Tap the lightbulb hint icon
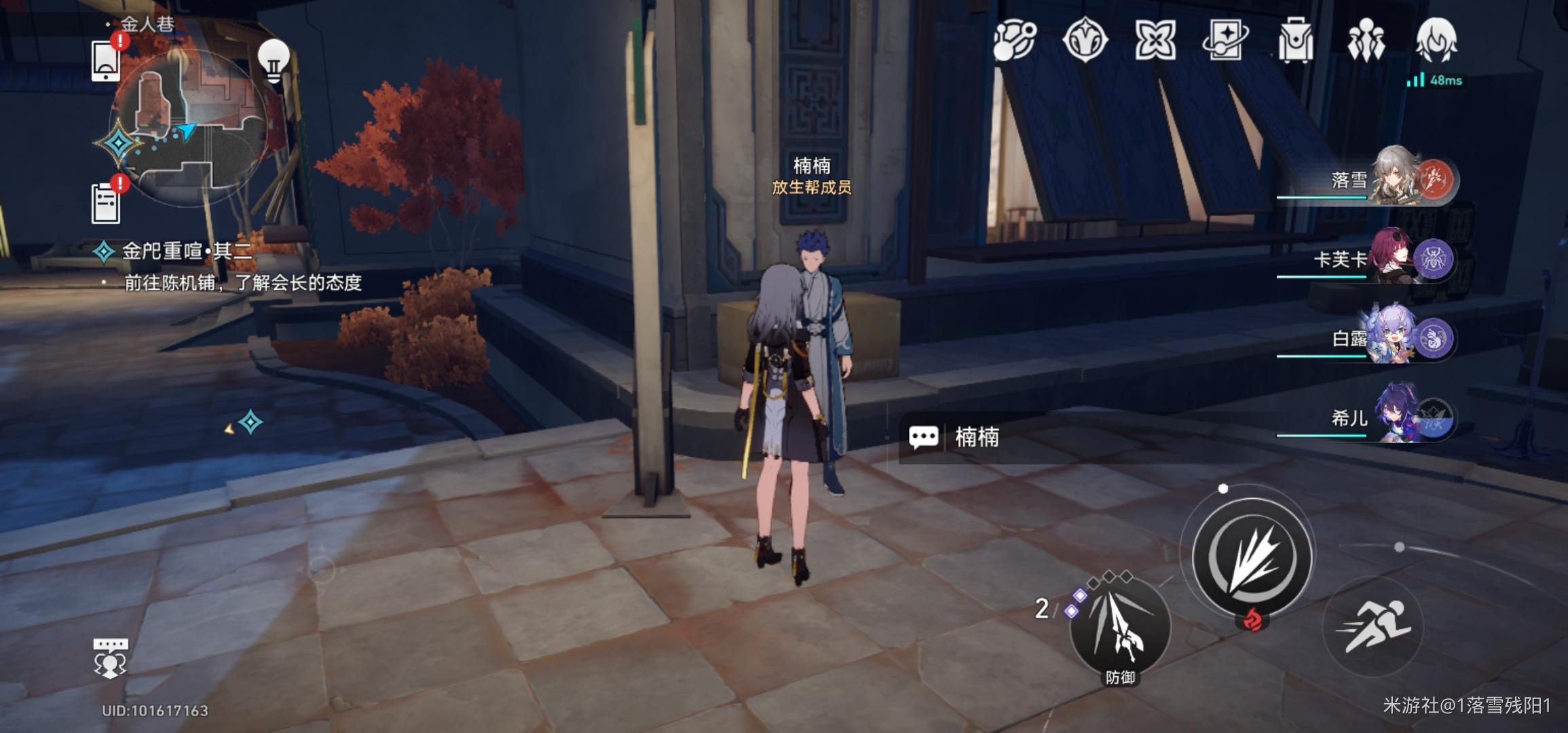Screen dimensions: 1568x733 274,61
